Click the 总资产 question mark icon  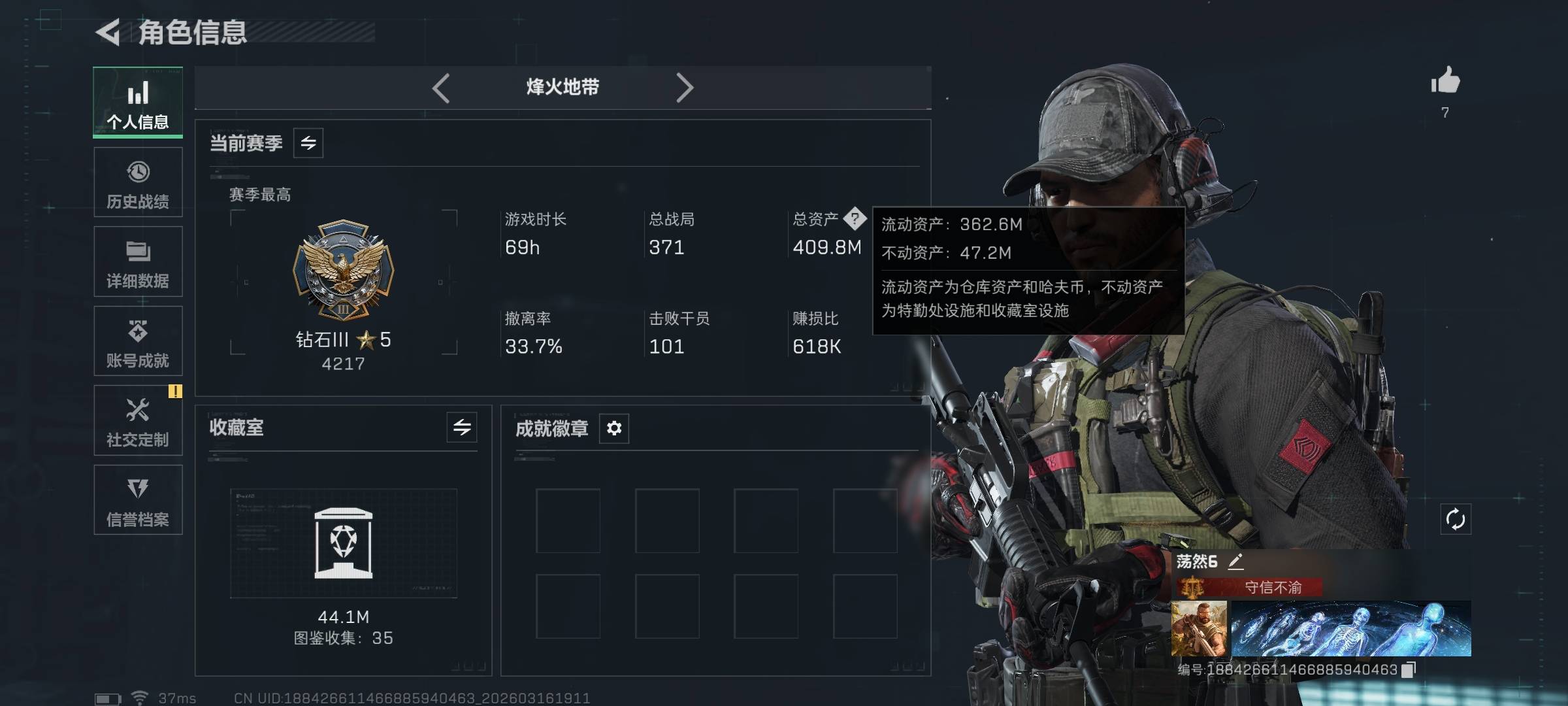[x=855, y=219]
